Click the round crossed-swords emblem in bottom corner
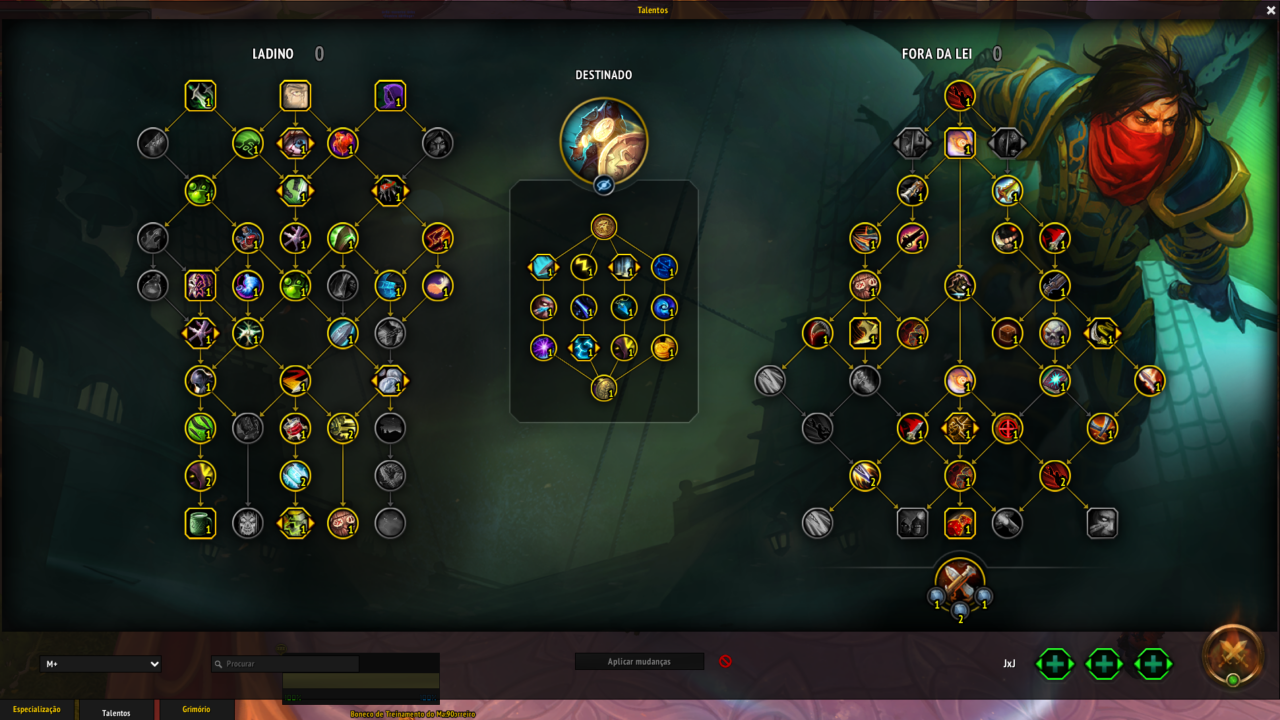Image resolution: width=1280 pixels, height=720 pixels. tap(1233, 655)
